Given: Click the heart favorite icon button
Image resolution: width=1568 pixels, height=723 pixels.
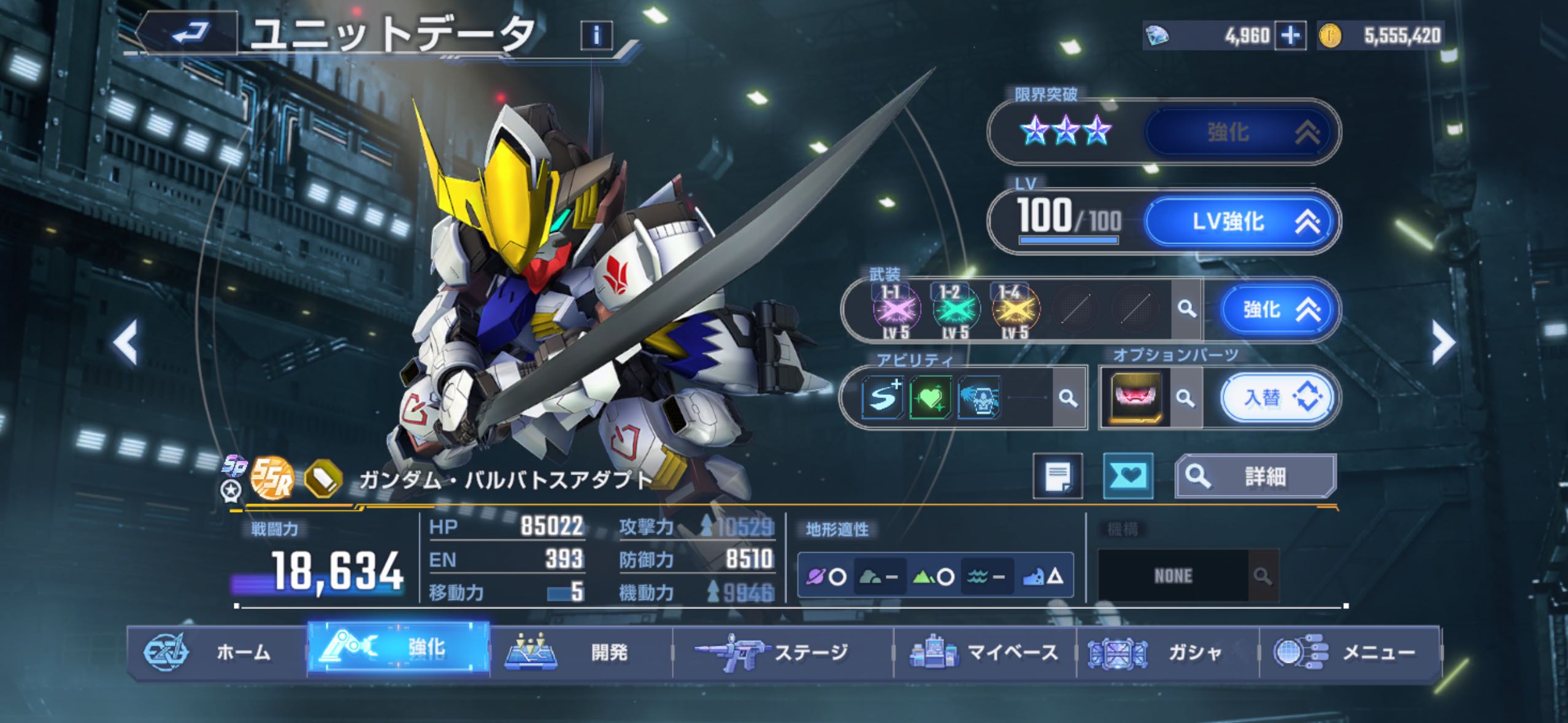Looking at the screenshot, I should 1128,476.
